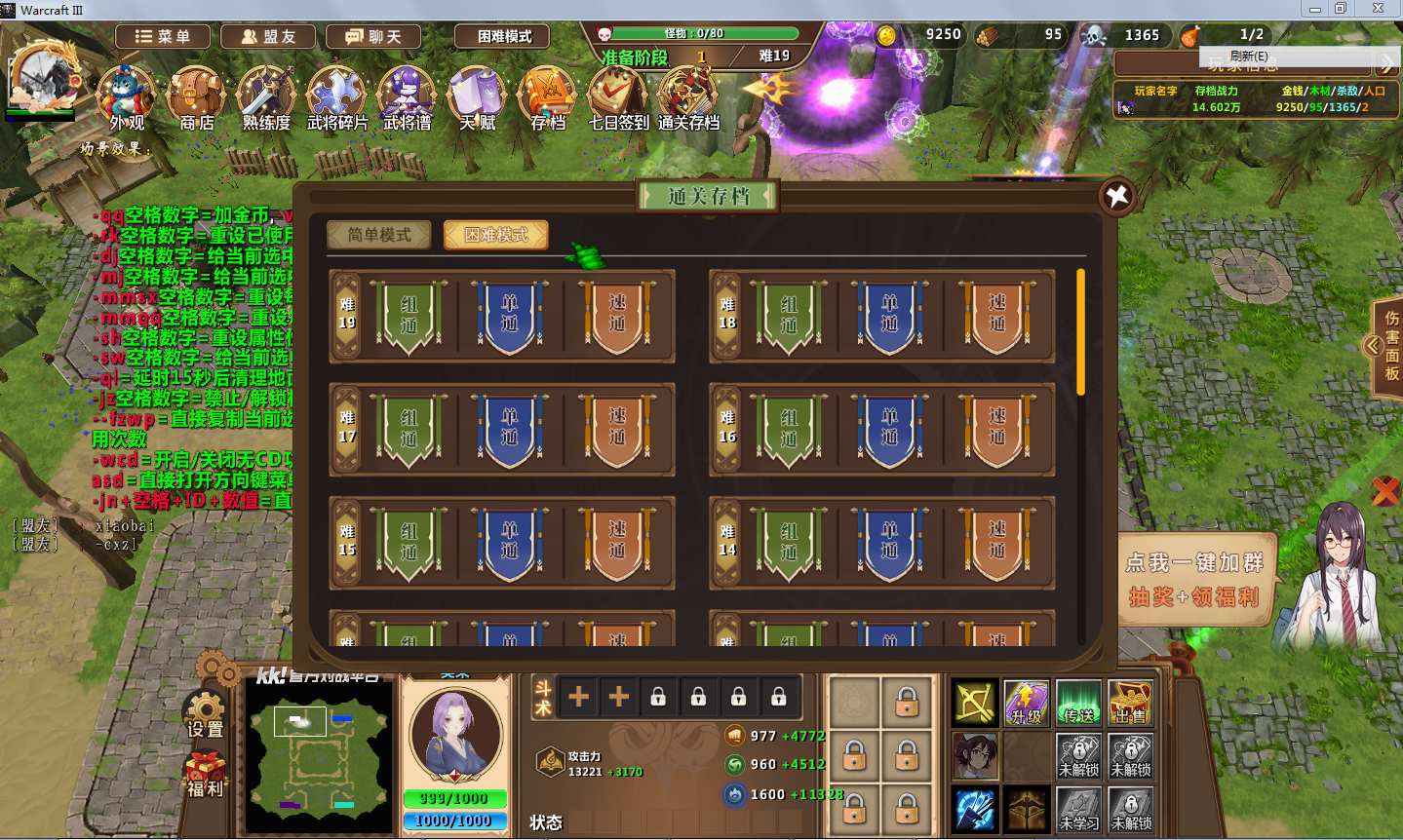
Task: Open the 设置 gear settings
Action: point(206,714)
